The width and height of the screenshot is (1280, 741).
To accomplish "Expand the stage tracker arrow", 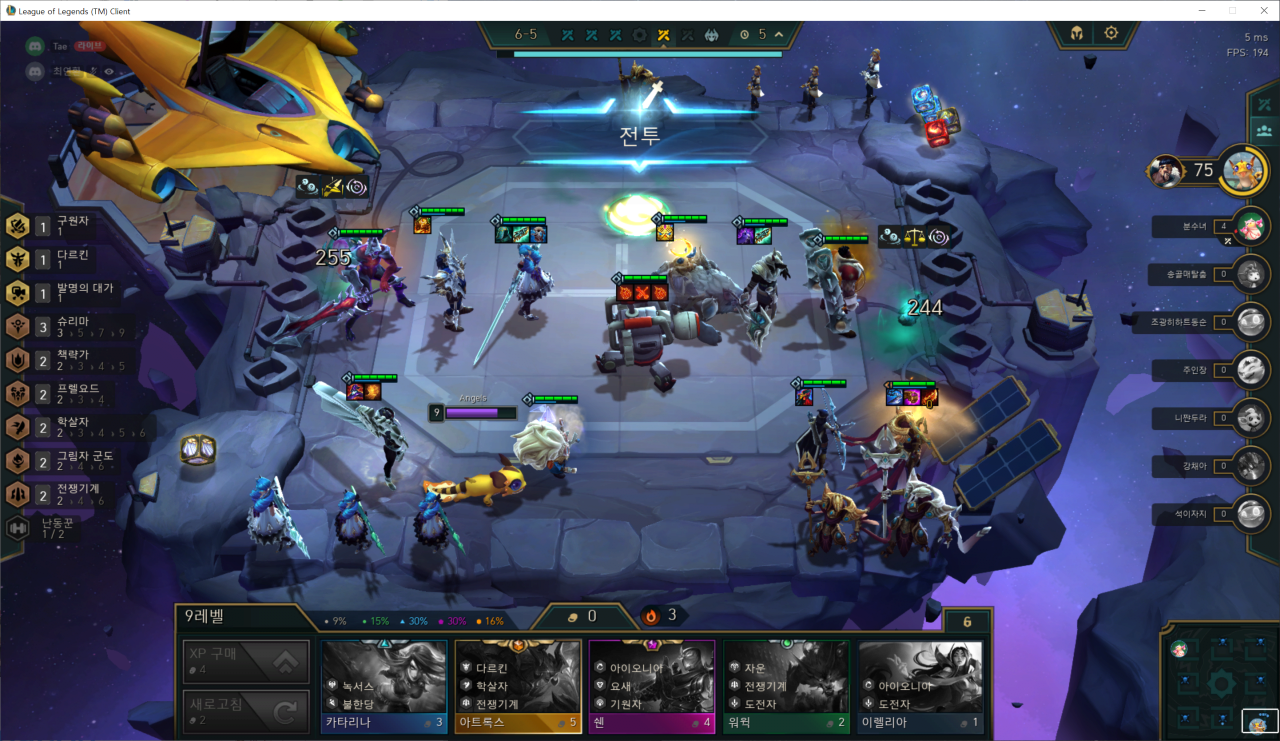I will click(779, 35).
